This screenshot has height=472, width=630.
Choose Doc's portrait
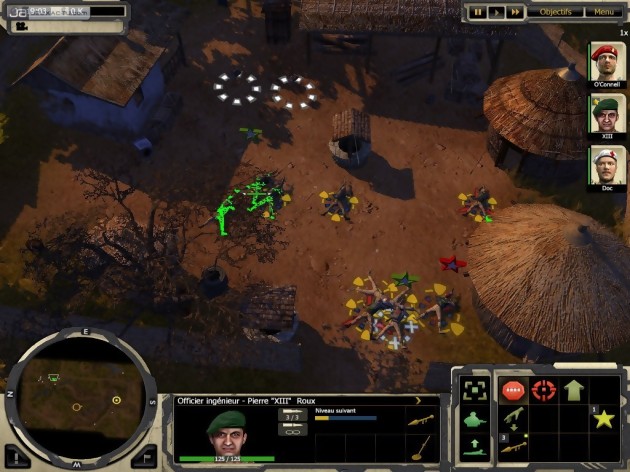pyautogui.click(x=605, y=166)
